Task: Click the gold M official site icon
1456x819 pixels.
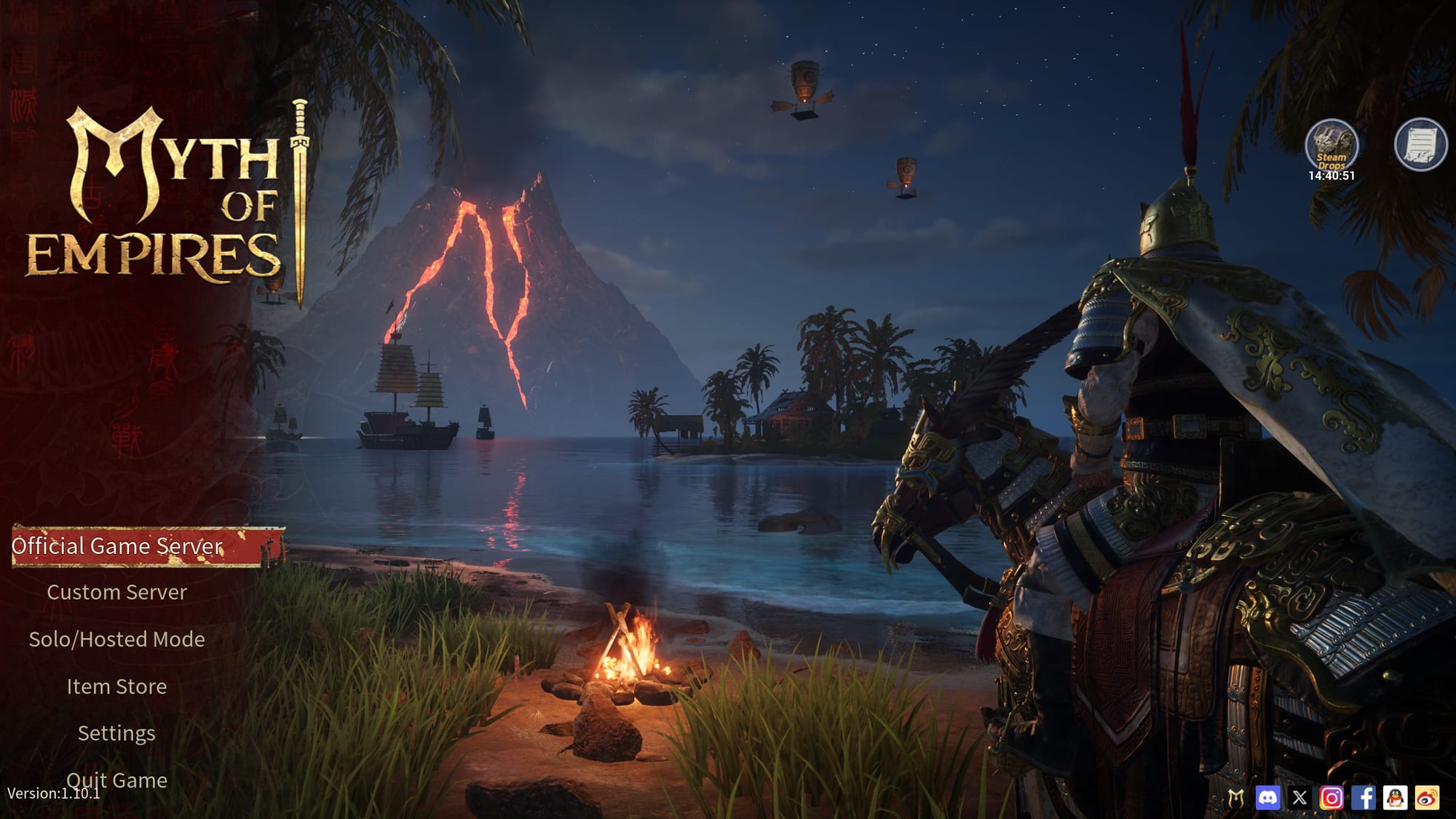Action: coord(1235,798)
